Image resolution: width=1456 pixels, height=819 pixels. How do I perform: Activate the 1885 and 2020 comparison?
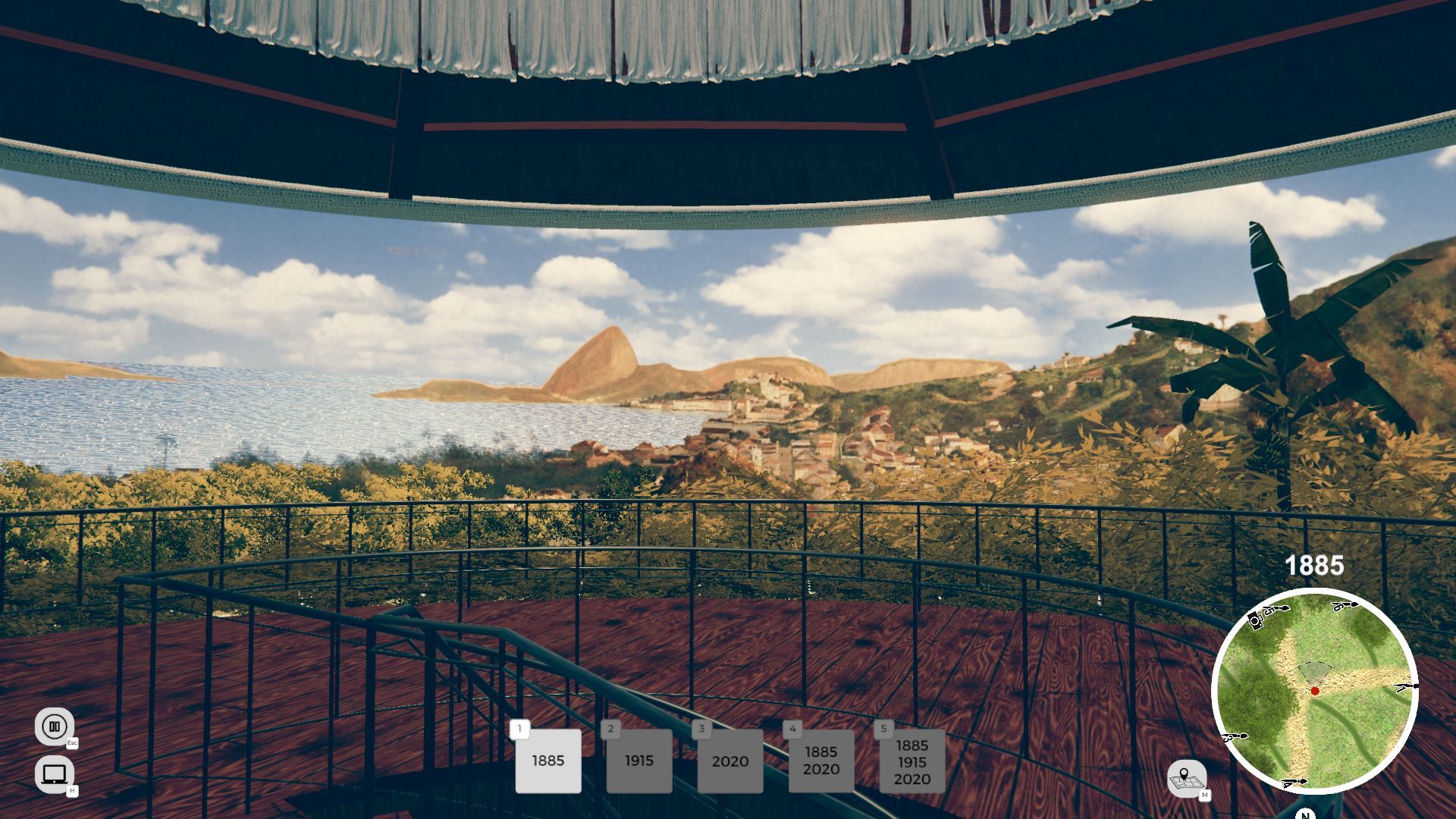pos(821,761)
